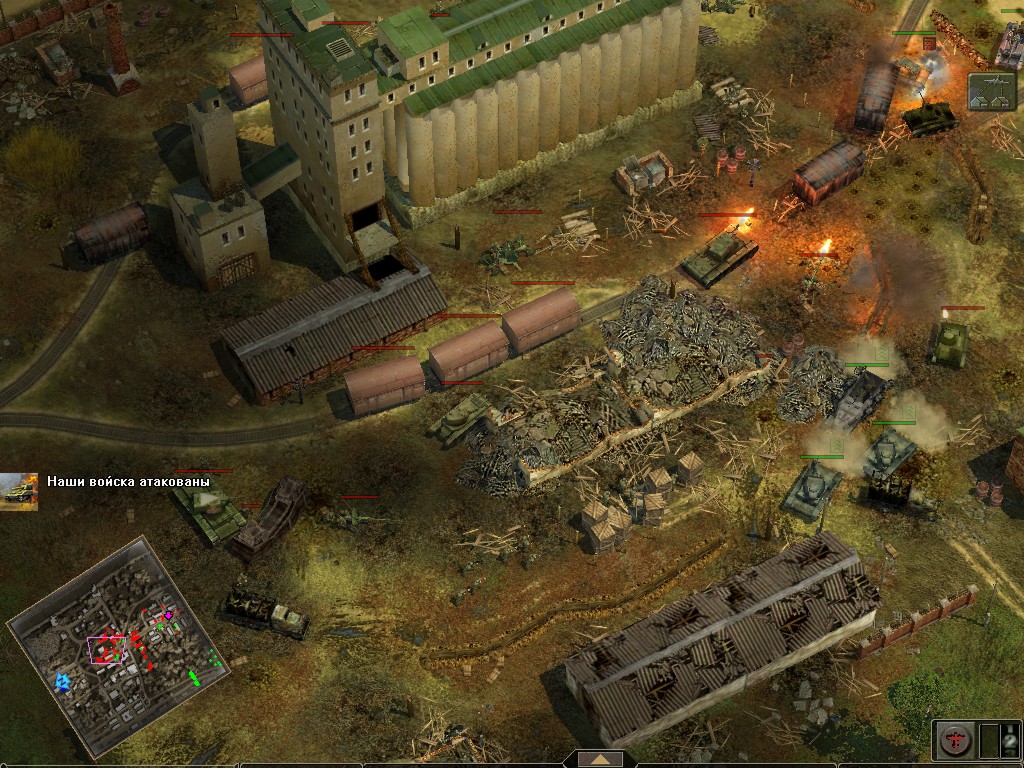Image resolution: width=1024 pixels, height=768 pixels.
Task: Select the purple arrow marker on minimap
Action: (x=169, y=615)
